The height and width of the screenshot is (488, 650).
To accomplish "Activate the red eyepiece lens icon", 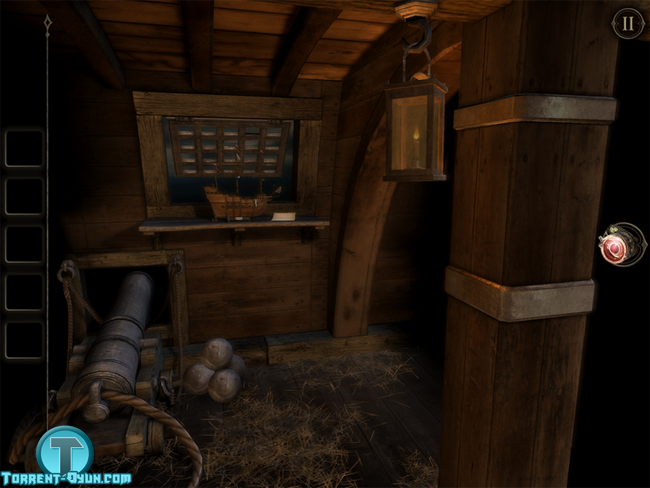I will click(619, 245).
